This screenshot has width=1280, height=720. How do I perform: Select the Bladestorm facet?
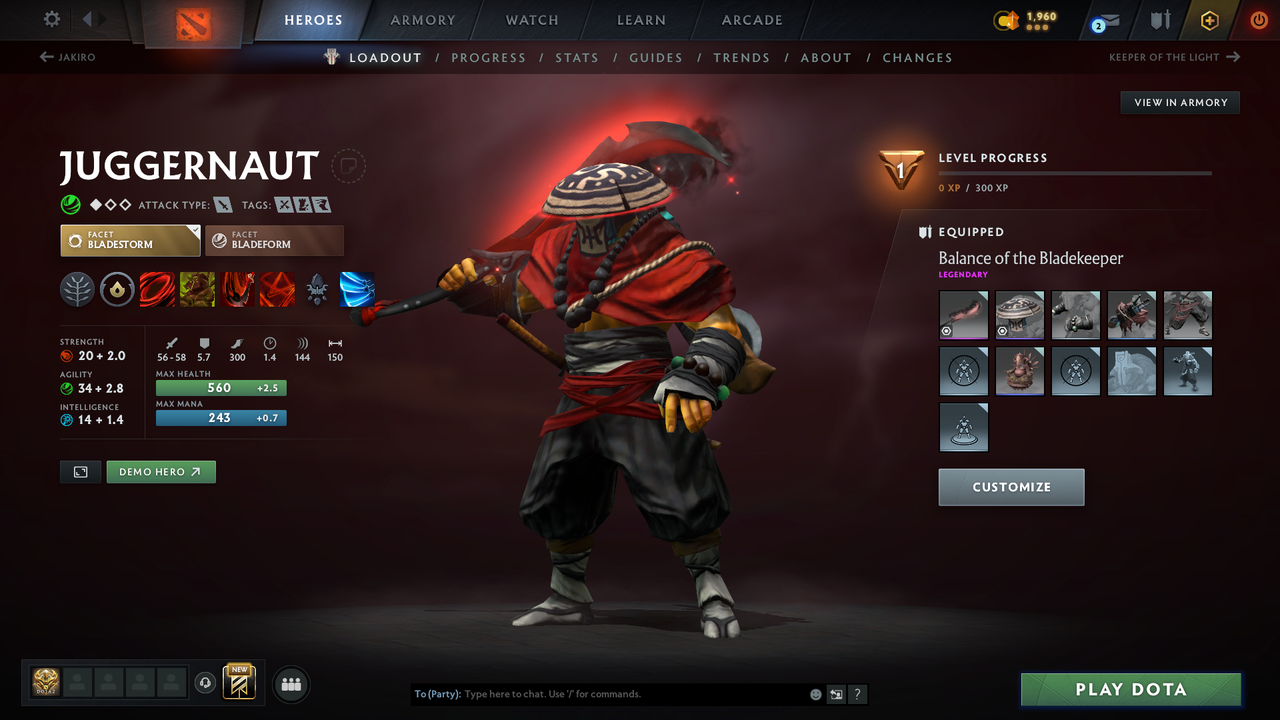pyautogui.click(x=130, y=240)
